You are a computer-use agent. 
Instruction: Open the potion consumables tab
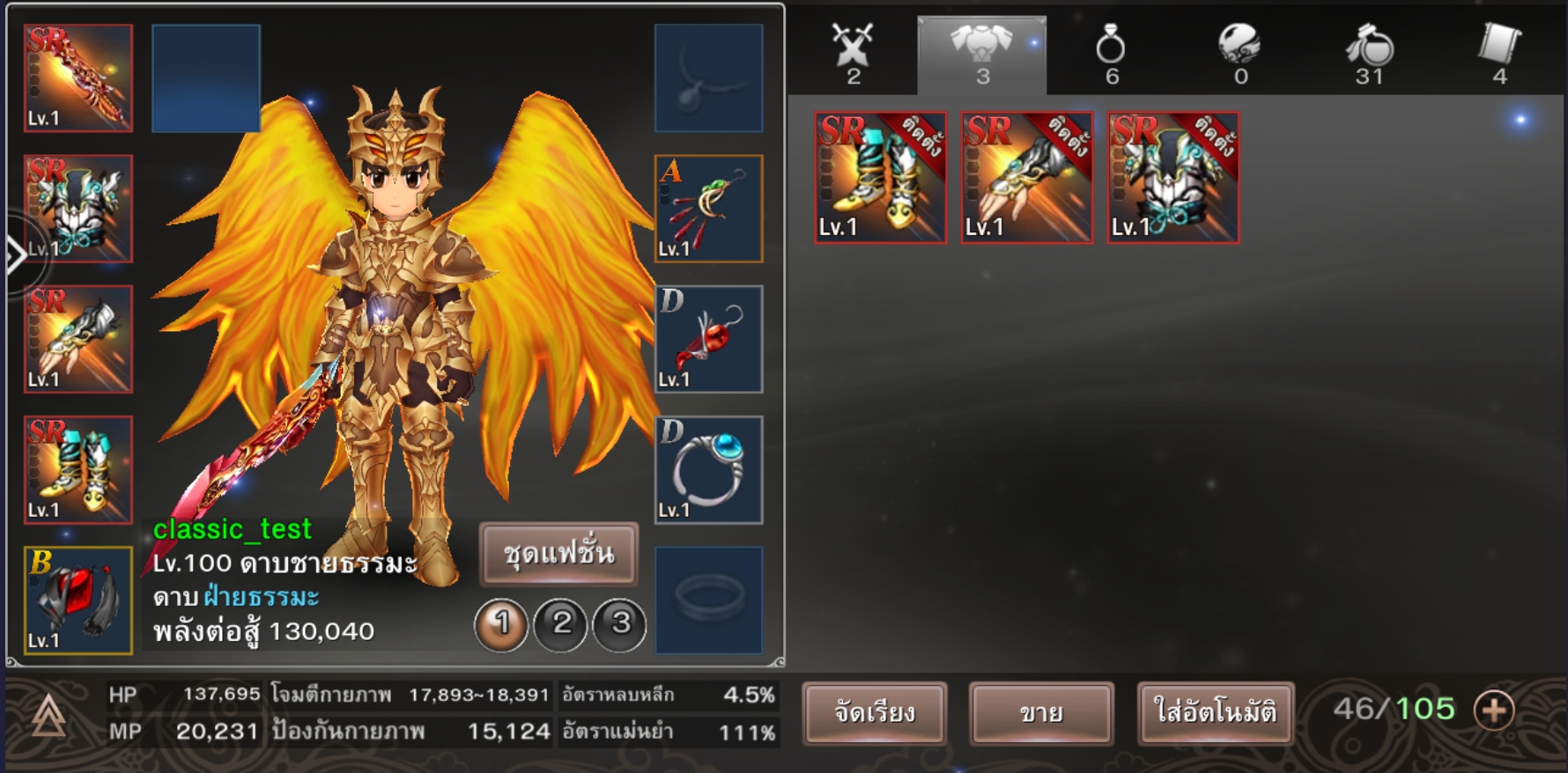pyautogui.click(x=1369, y=54)
